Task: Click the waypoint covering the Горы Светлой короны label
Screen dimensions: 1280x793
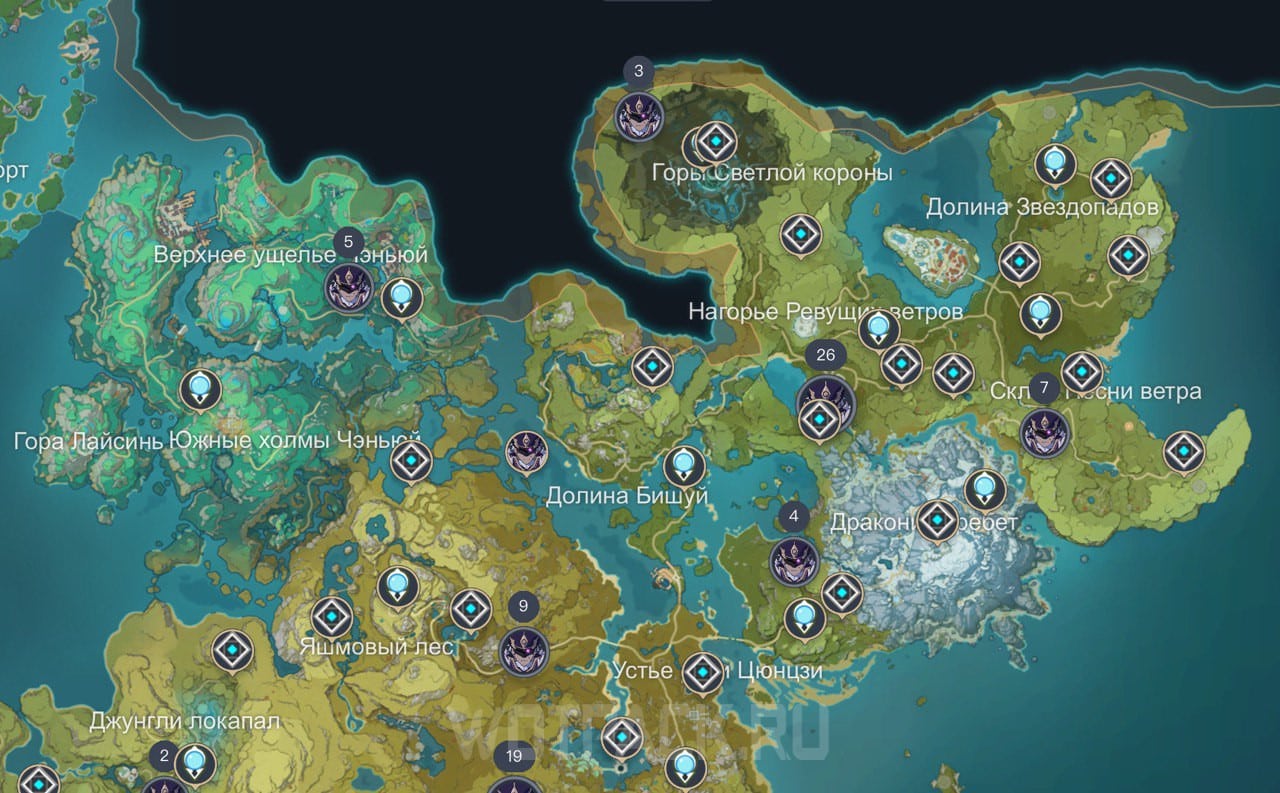Action: coord(716,143)
